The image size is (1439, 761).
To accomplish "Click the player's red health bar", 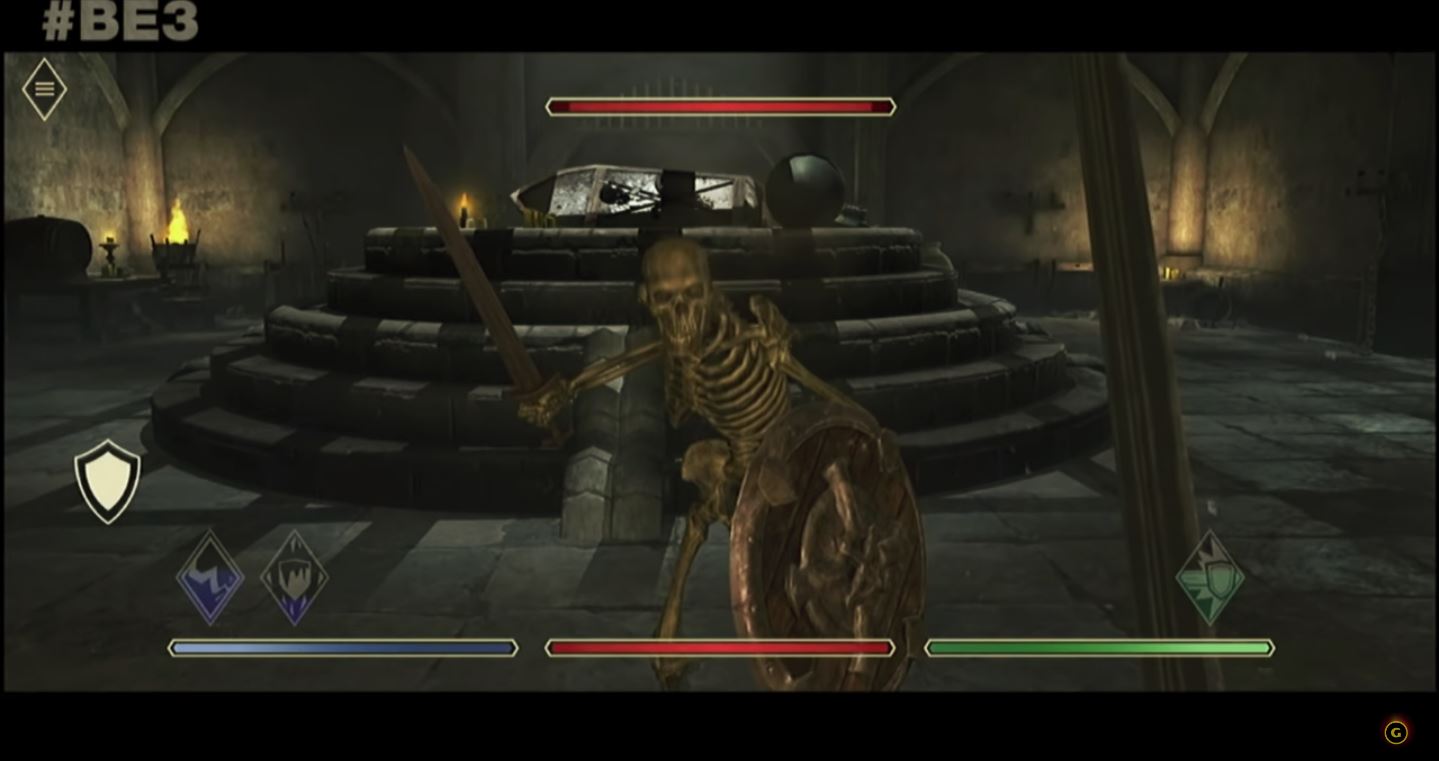I will (x=719, y=647).
